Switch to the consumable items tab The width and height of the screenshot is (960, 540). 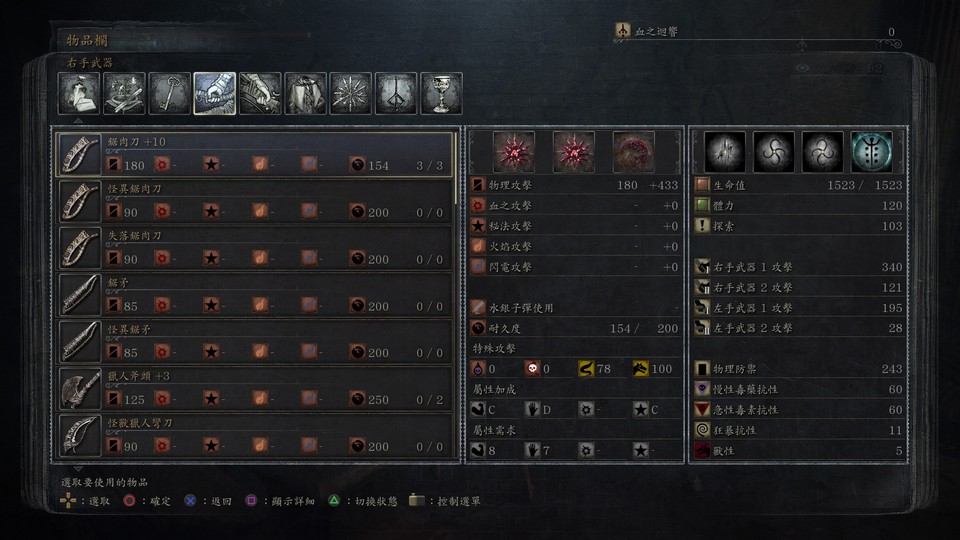(78, 93)
